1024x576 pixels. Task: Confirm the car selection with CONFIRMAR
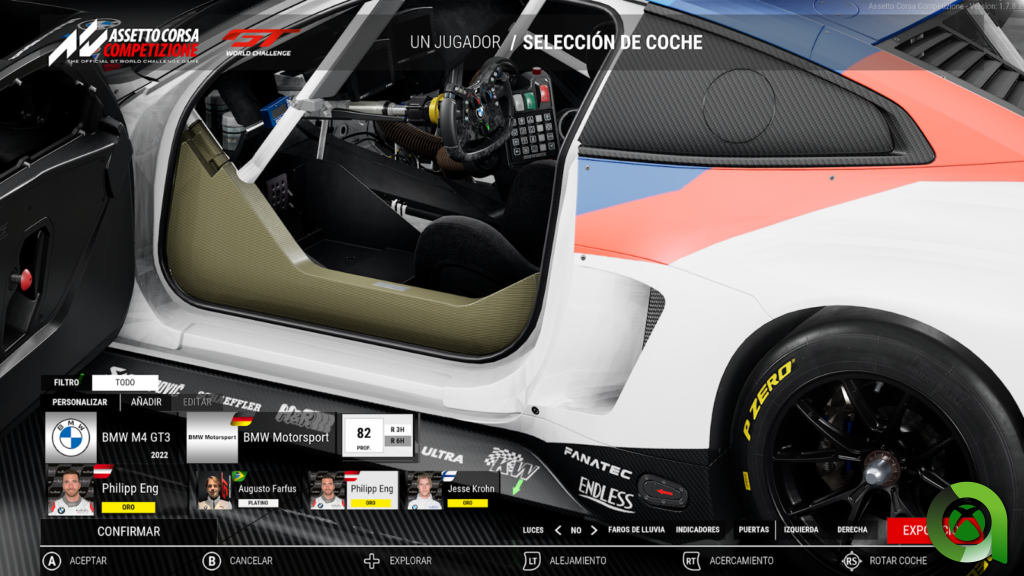click(128, 531)
